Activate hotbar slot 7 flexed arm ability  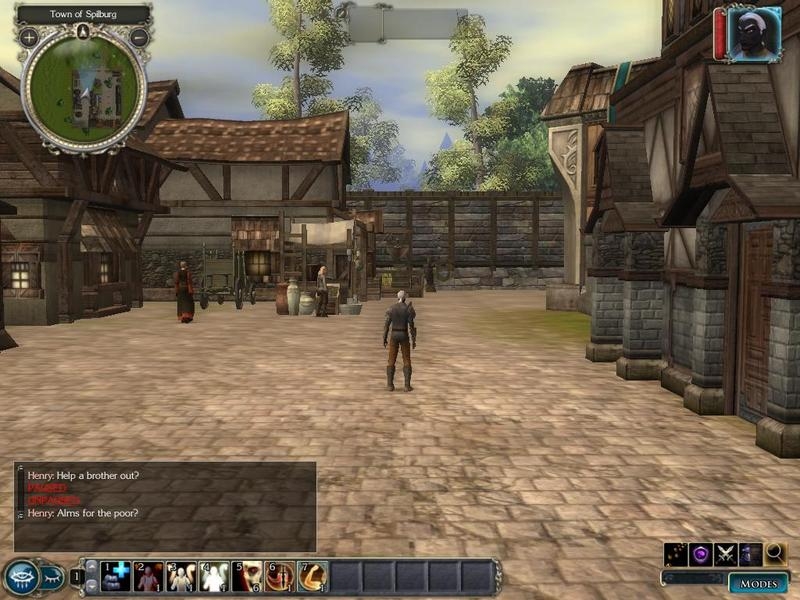click(x=312, y=577)
